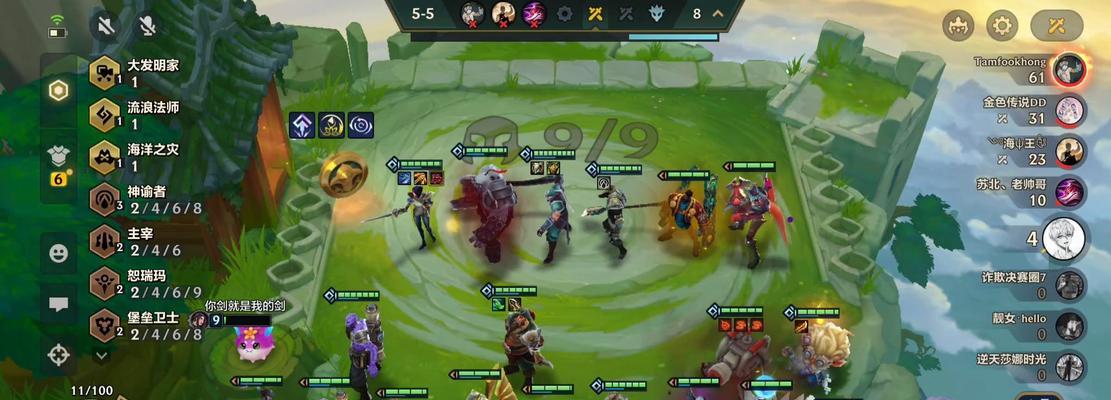
Task: Toggle the muted speaker button
Action: [x=105, y=25]
